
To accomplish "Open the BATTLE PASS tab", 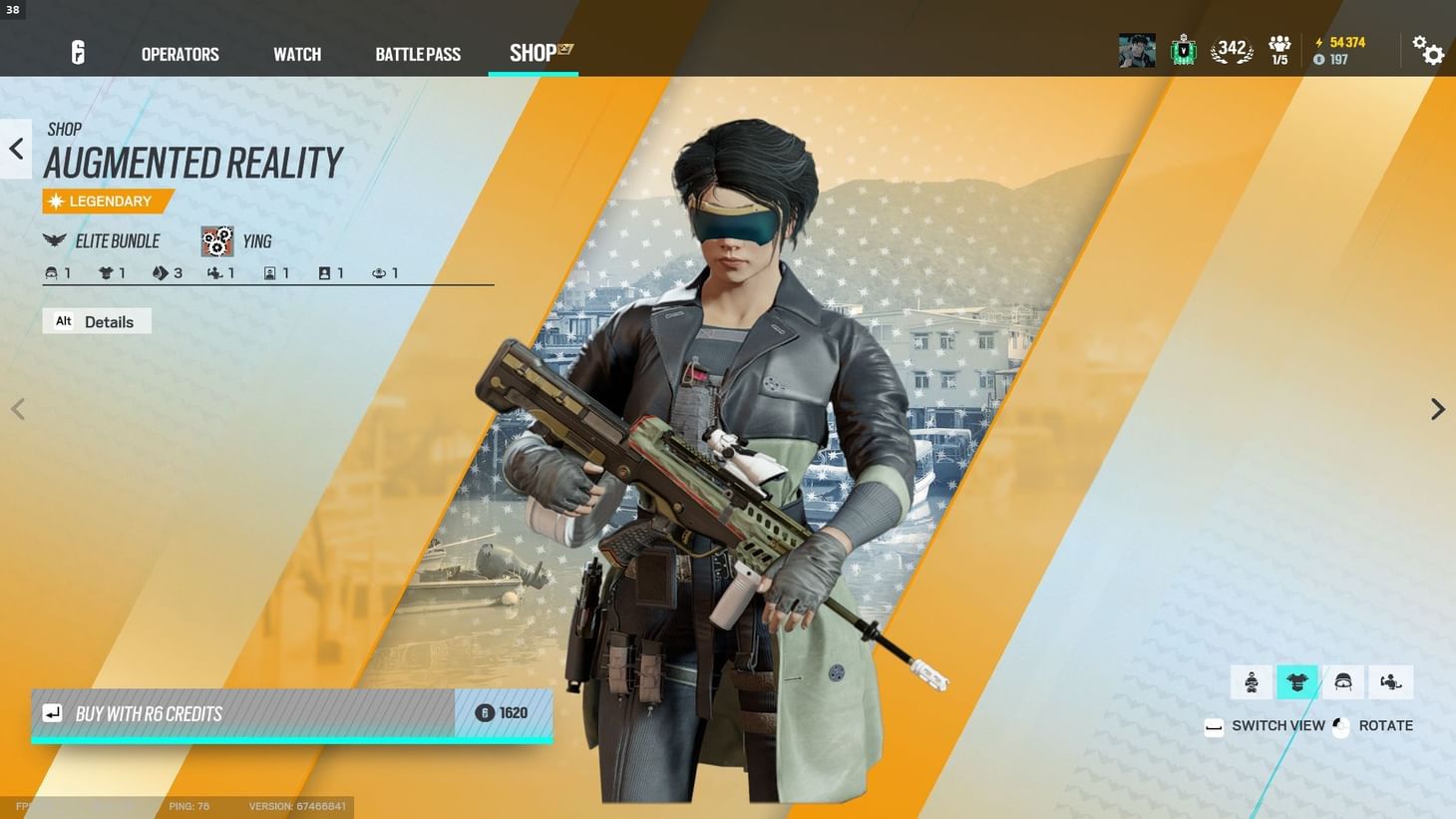I will (418, 54).
